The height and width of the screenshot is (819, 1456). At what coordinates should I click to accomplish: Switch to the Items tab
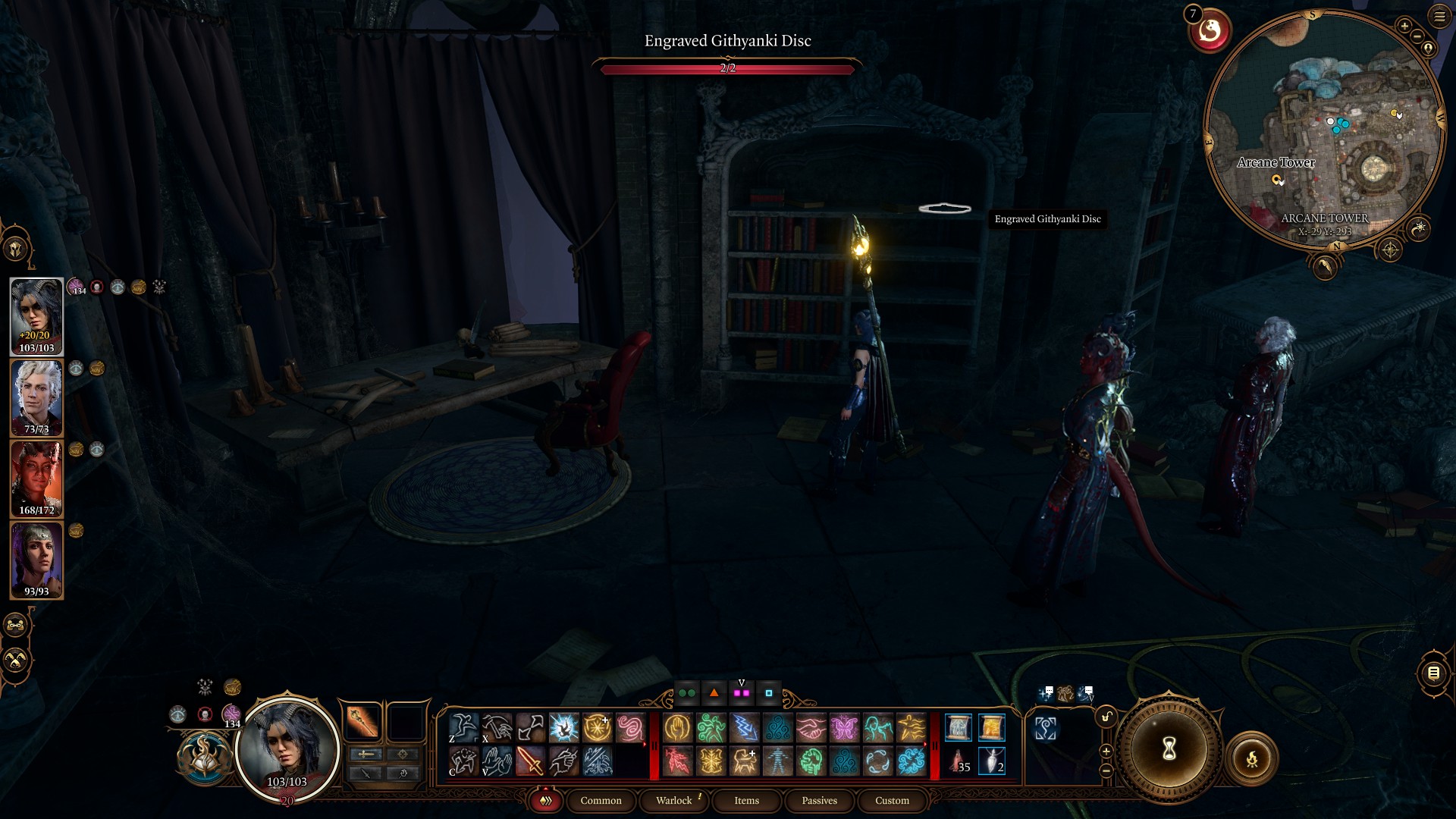pos(746,800)
